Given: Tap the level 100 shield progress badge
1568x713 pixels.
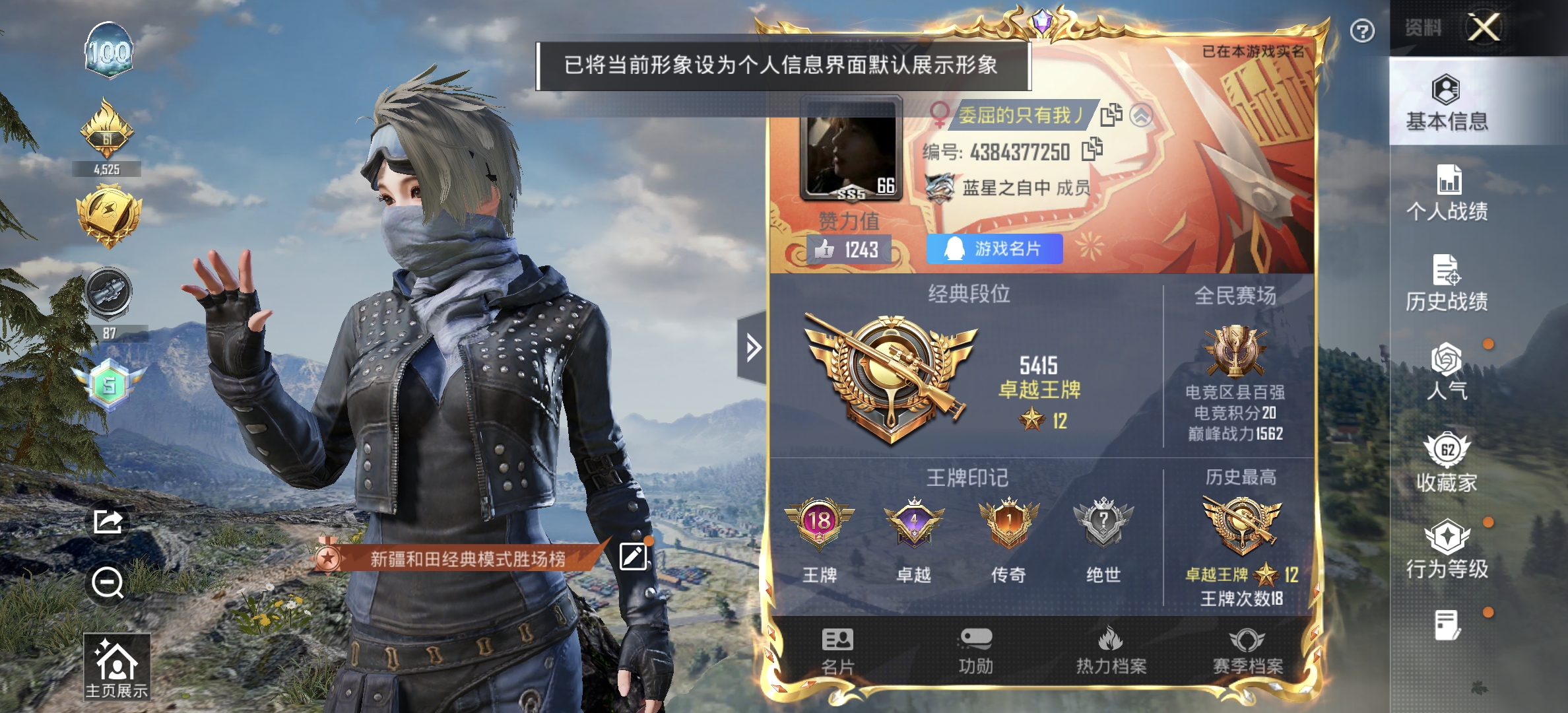Looking at the screenshot, I should pyautogui.click(x=110, y=48).
